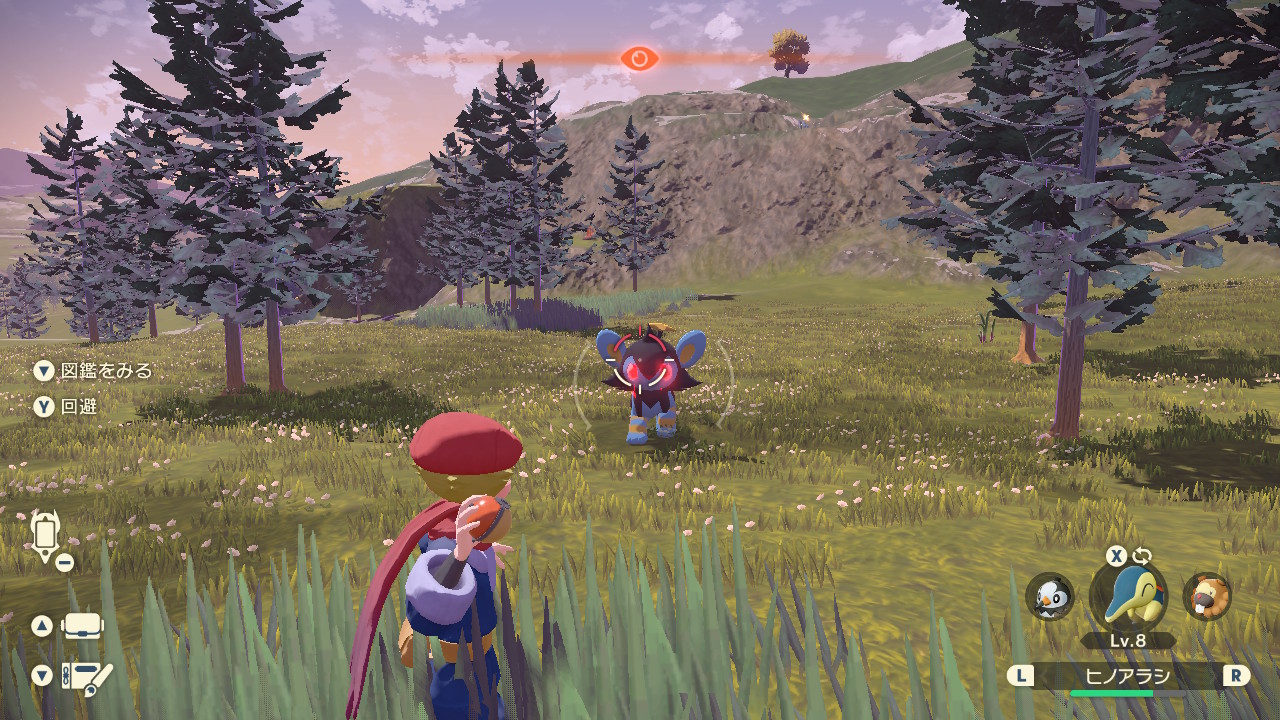Open the satchel bag icon

83,627
